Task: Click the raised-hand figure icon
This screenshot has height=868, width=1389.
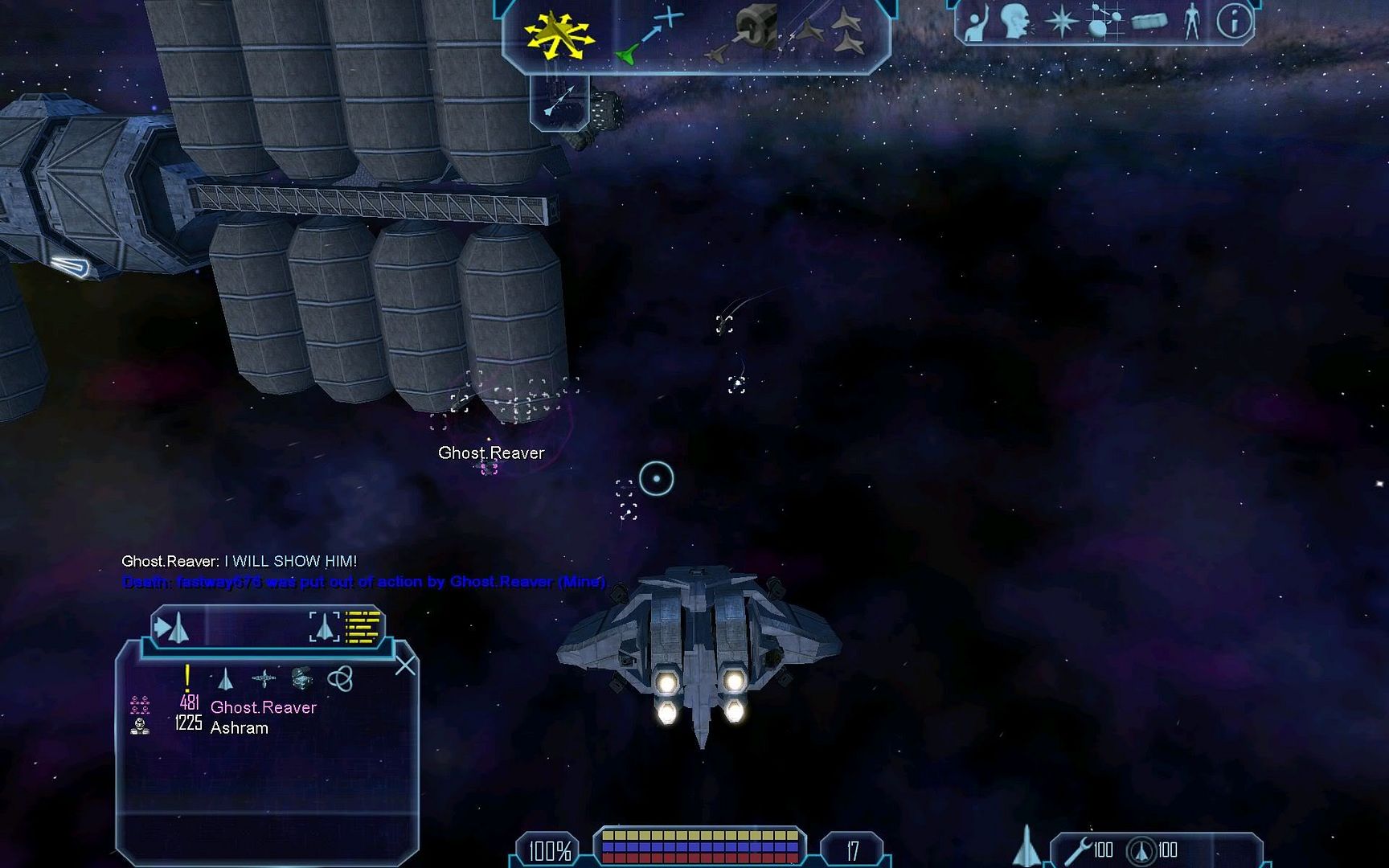Action: [975, 23]
